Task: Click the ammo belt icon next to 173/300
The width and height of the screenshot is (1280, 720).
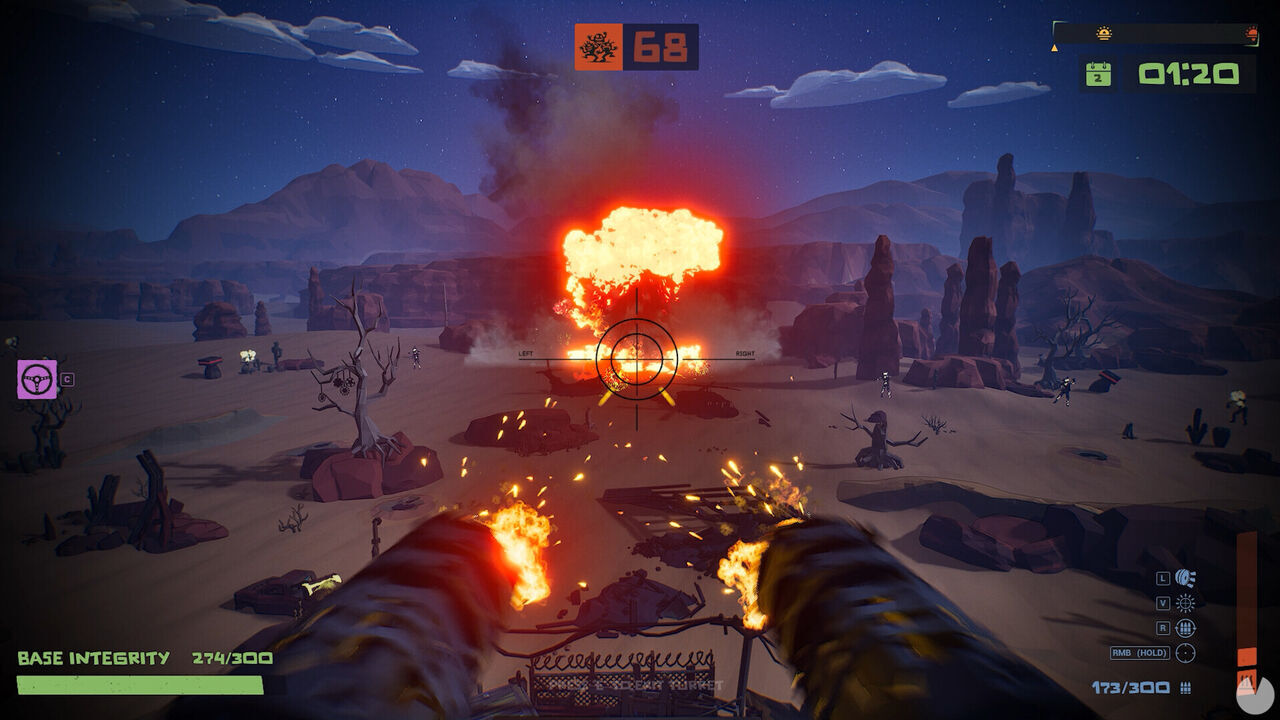Action: pyautogui.click(x=1186, y=686)
